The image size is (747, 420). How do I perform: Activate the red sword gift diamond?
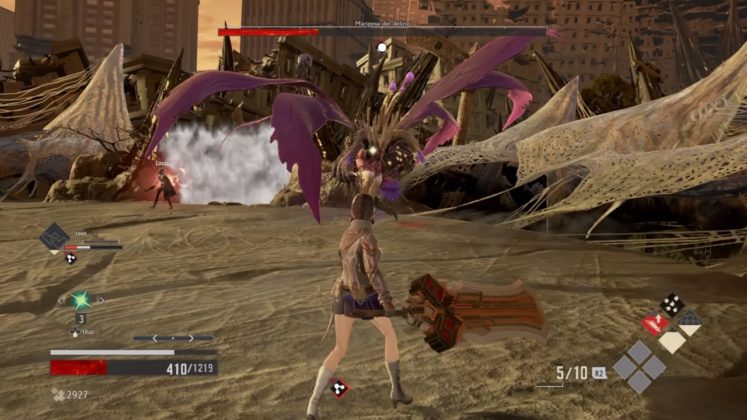[x=655, y=324]
